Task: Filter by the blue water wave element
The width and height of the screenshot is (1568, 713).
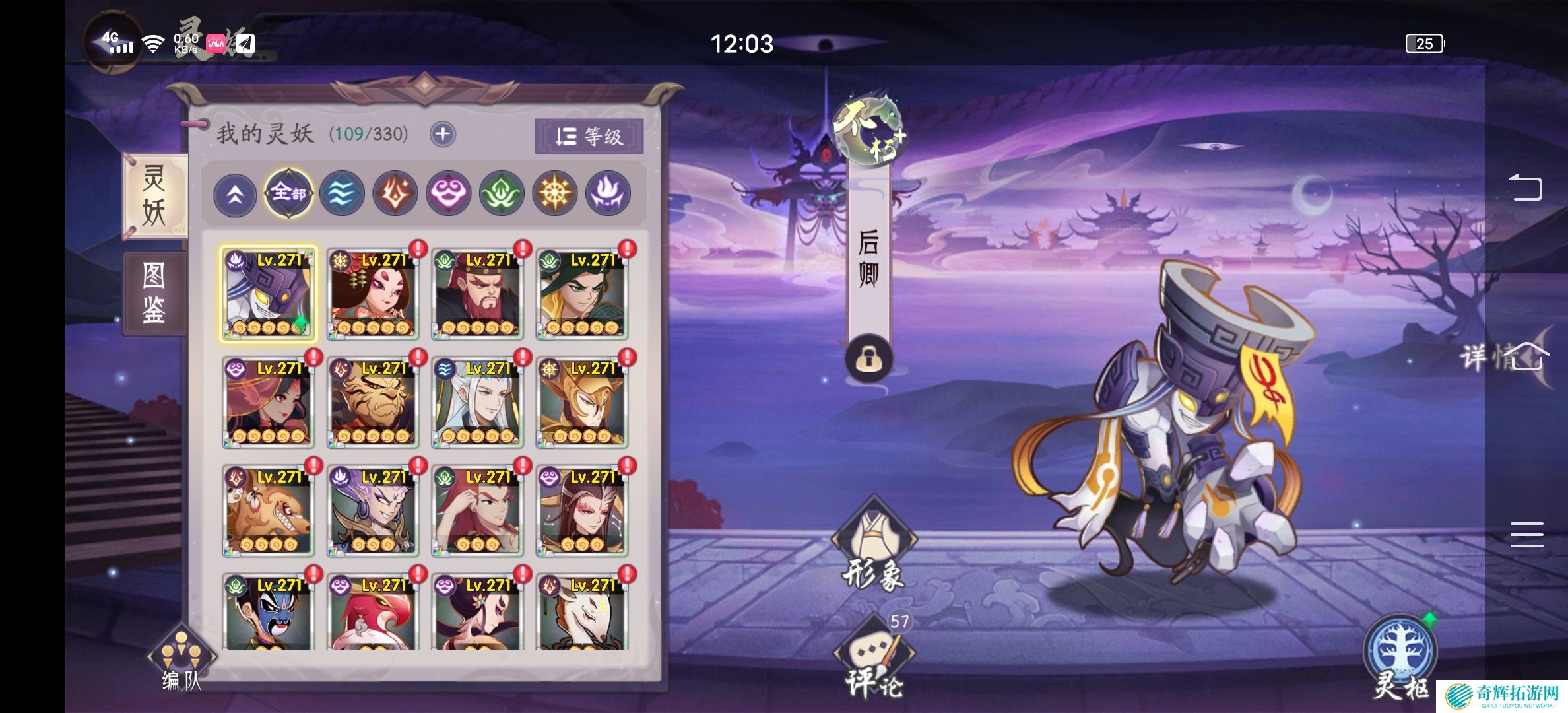Action: coord(342,193)
